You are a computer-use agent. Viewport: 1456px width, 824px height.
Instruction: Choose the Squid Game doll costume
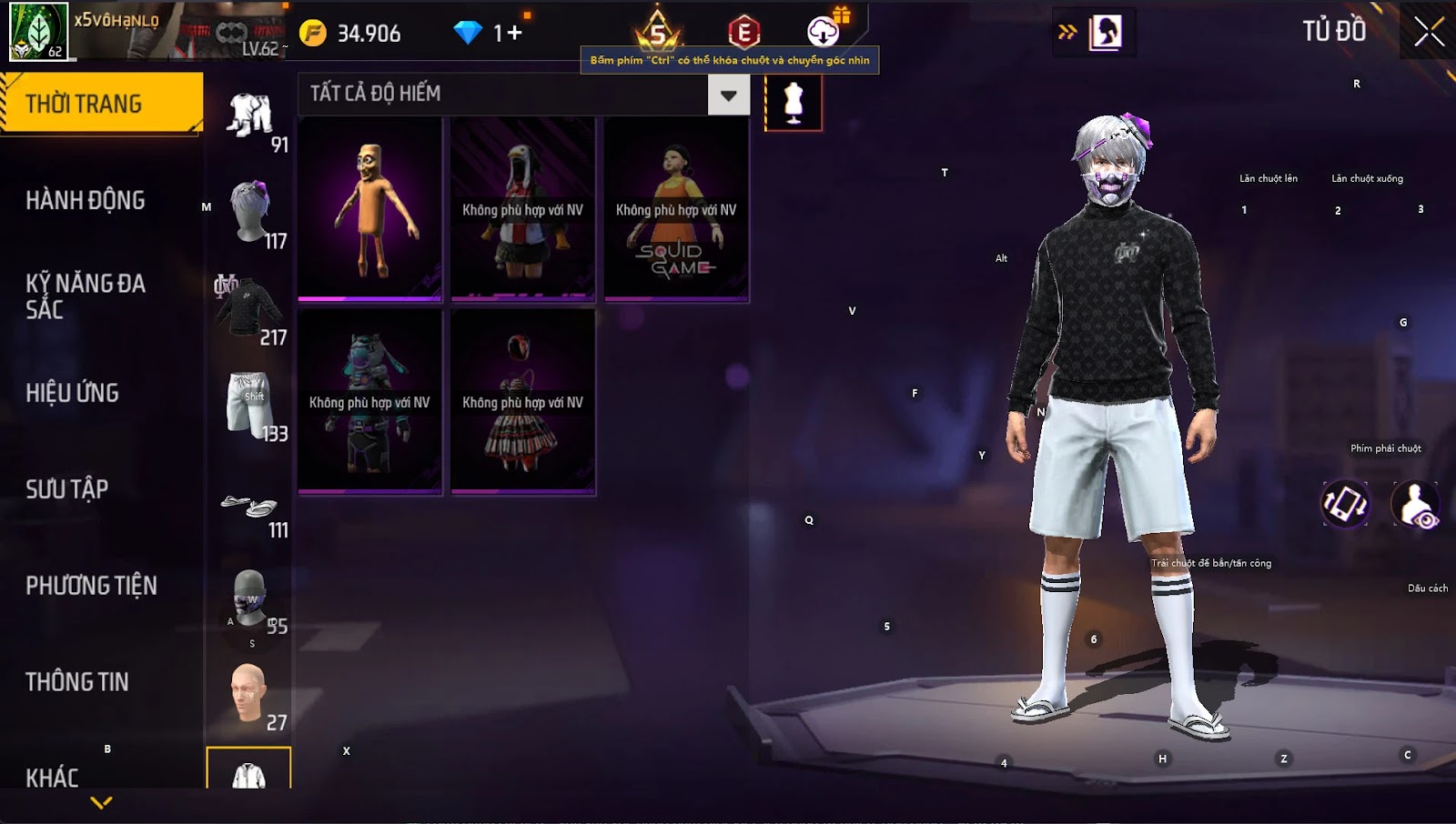coord(676,209)
